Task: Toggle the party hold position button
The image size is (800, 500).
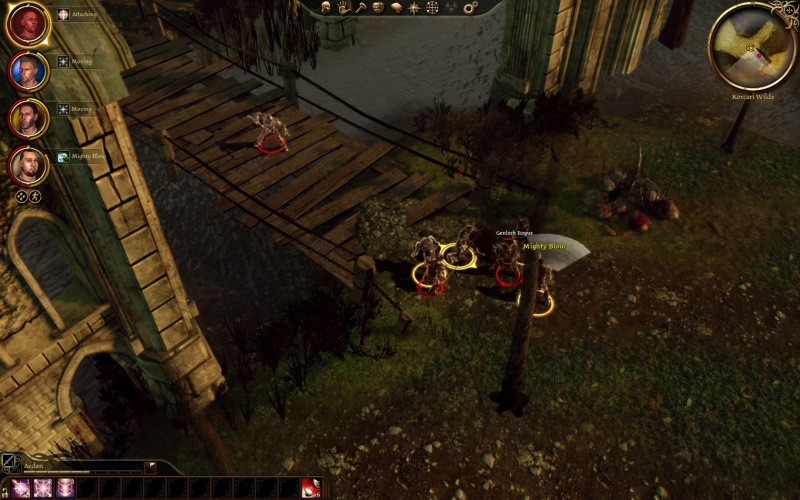Action: (x=35, y=197)
